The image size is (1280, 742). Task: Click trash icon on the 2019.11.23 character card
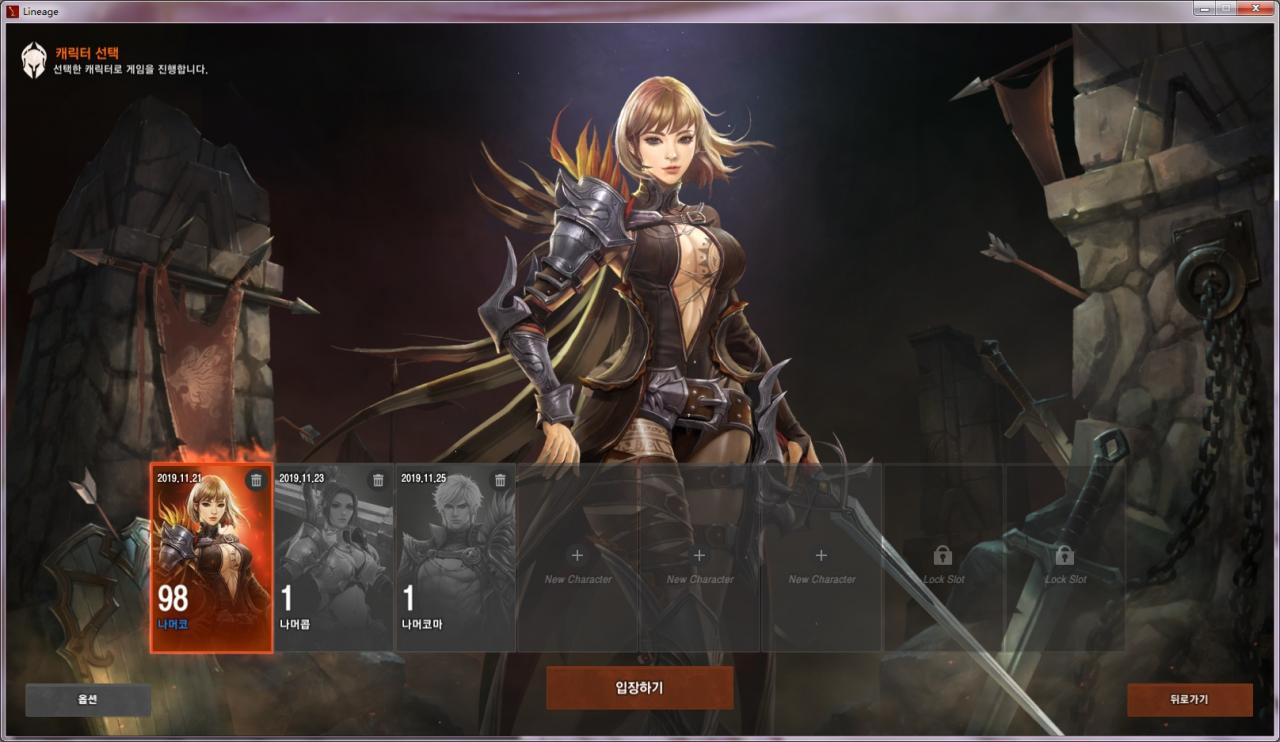[378, 480]
